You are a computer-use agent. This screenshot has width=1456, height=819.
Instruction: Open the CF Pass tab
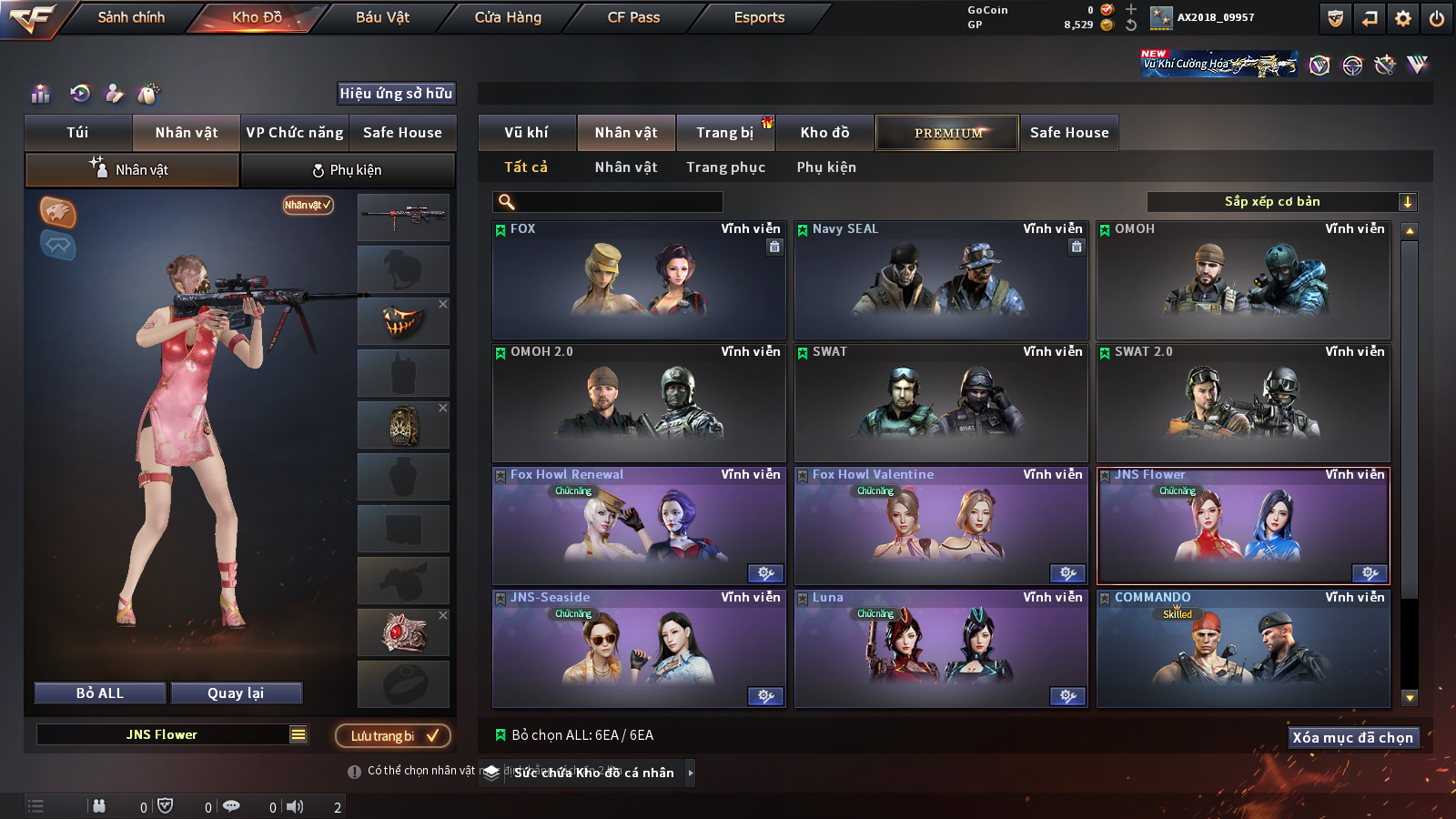(633, 17)
